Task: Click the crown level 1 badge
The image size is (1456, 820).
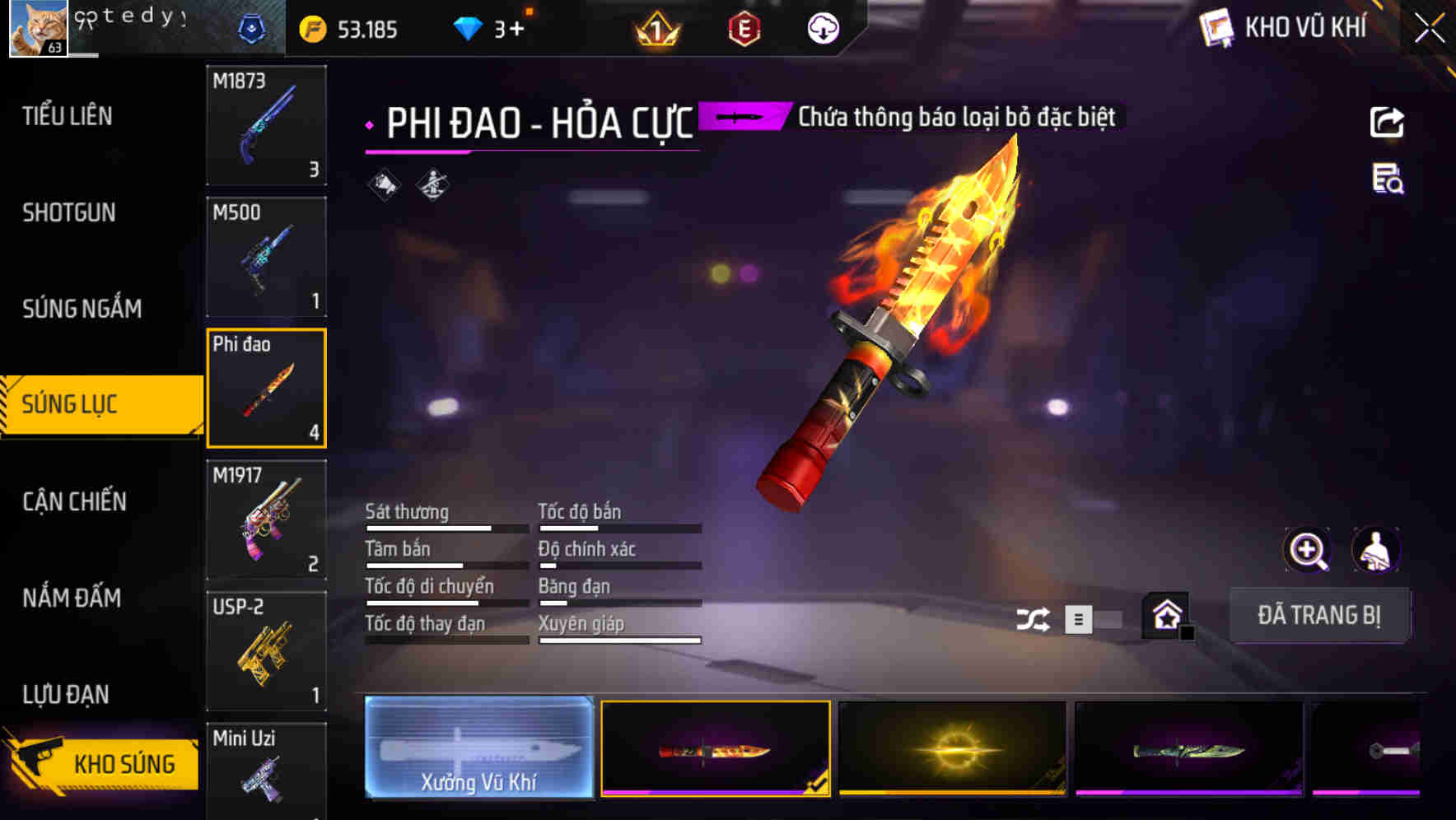Action: 655,30
